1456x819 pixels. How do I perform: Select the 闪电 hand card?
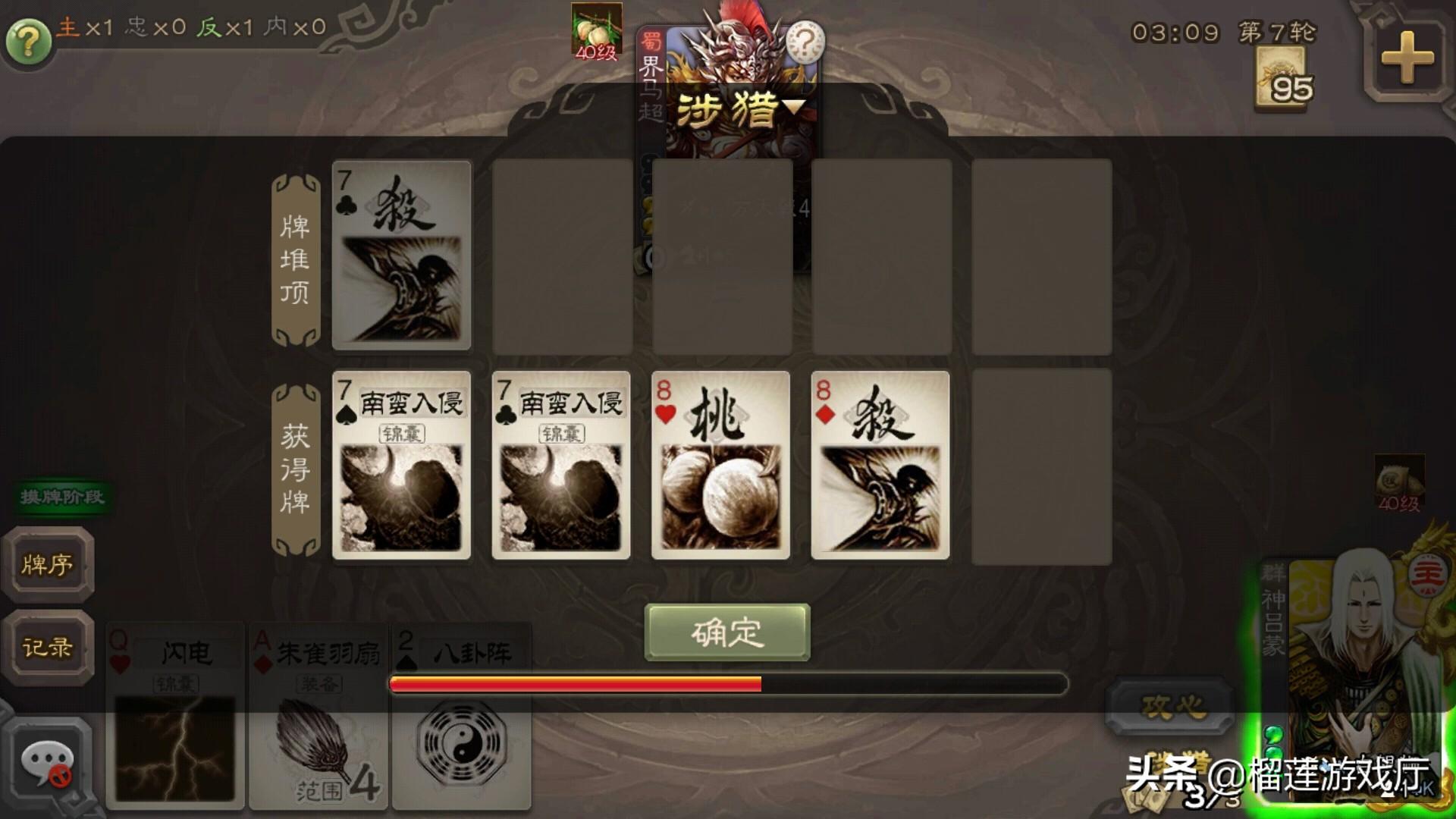tap(175, 717)
